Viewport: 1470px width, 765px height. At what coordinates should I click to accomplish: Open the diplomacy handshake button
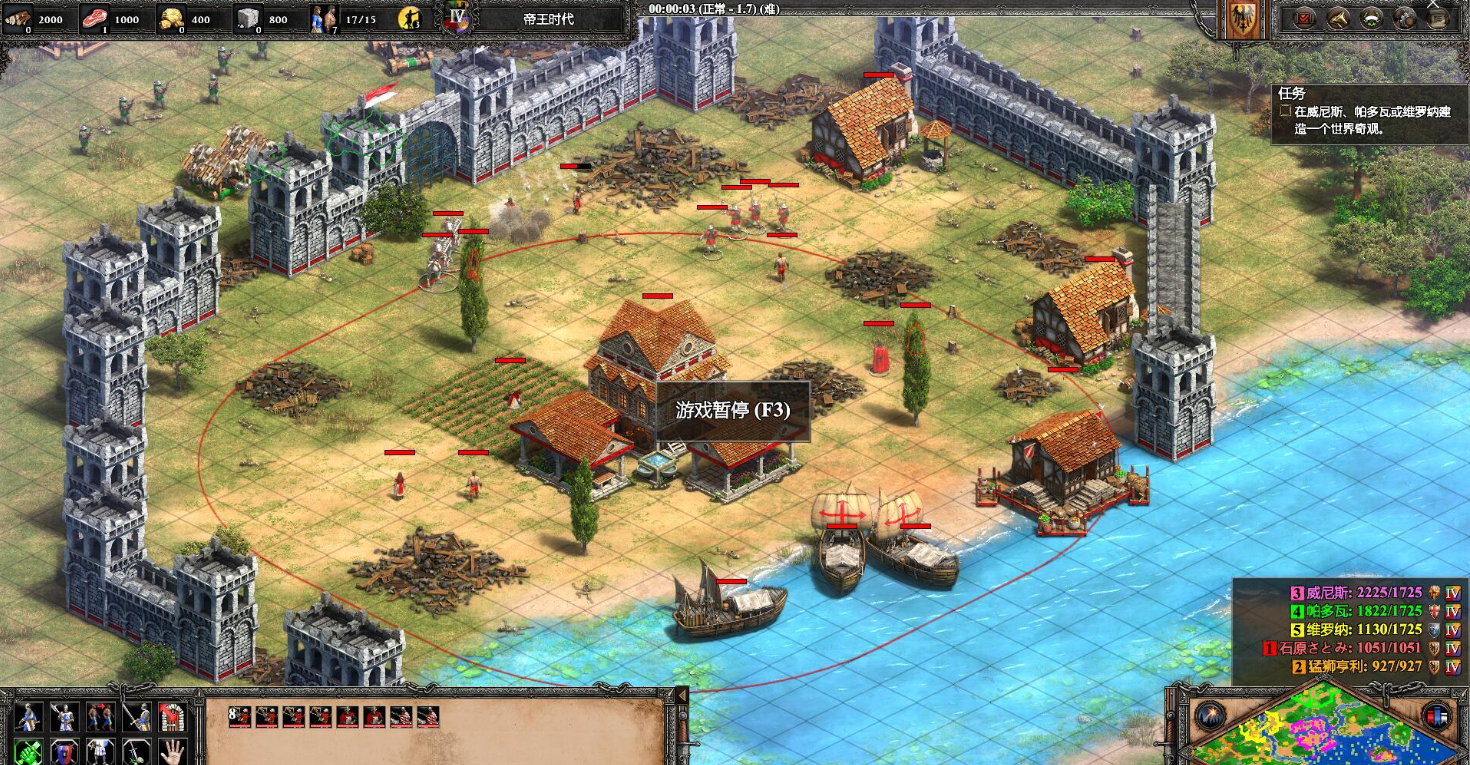point(1339,18)
